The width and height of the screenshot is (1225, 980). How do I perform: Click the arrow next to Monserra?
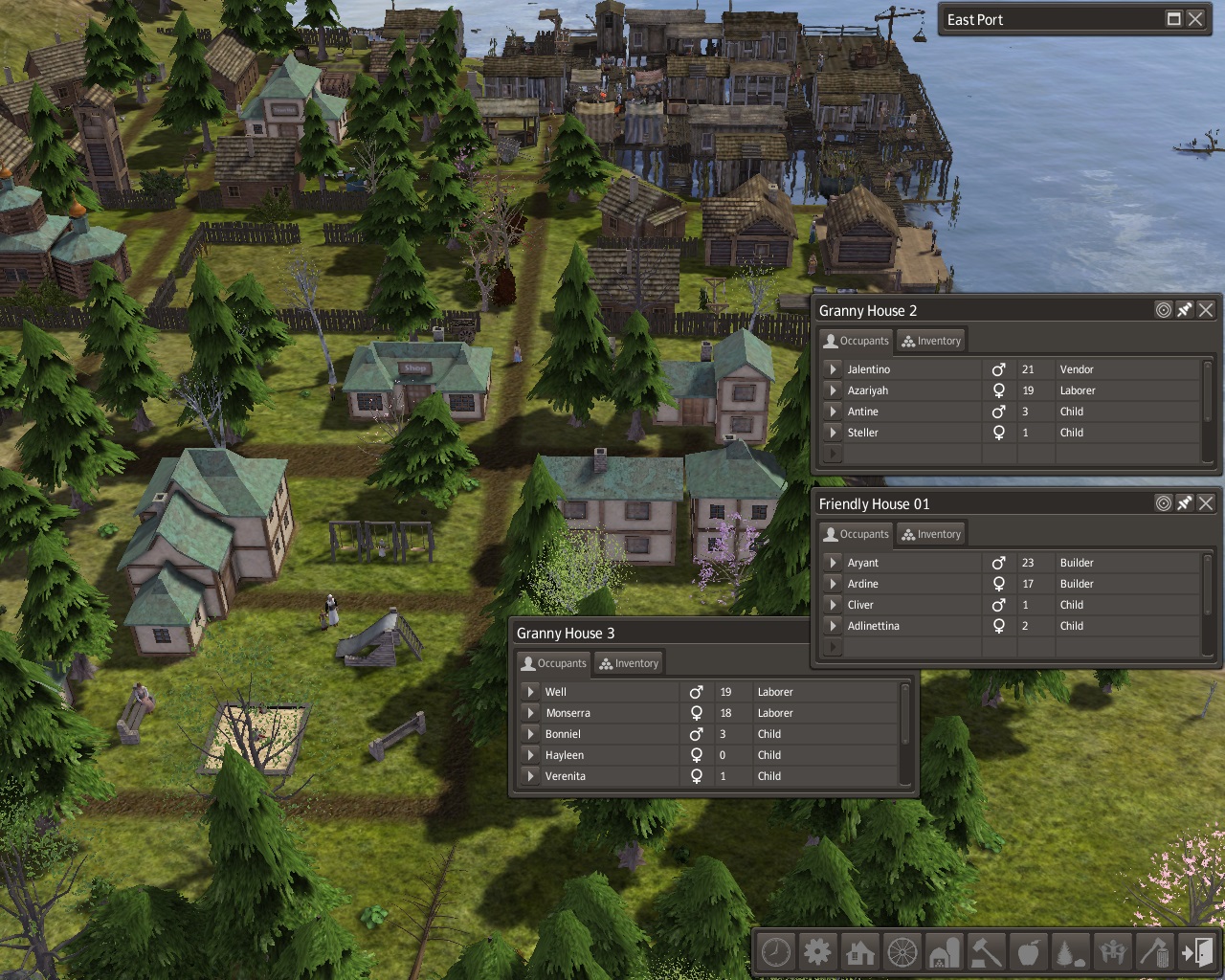530,713
